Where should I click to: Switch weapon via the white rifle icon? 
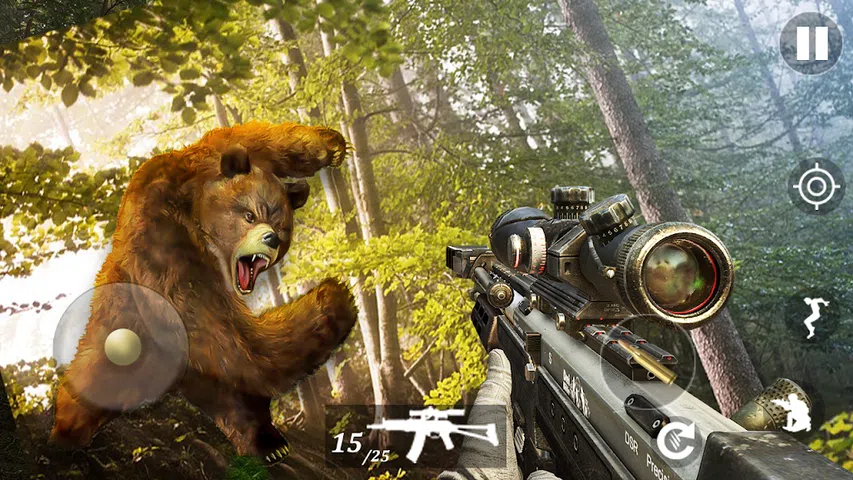click(433, 431)
